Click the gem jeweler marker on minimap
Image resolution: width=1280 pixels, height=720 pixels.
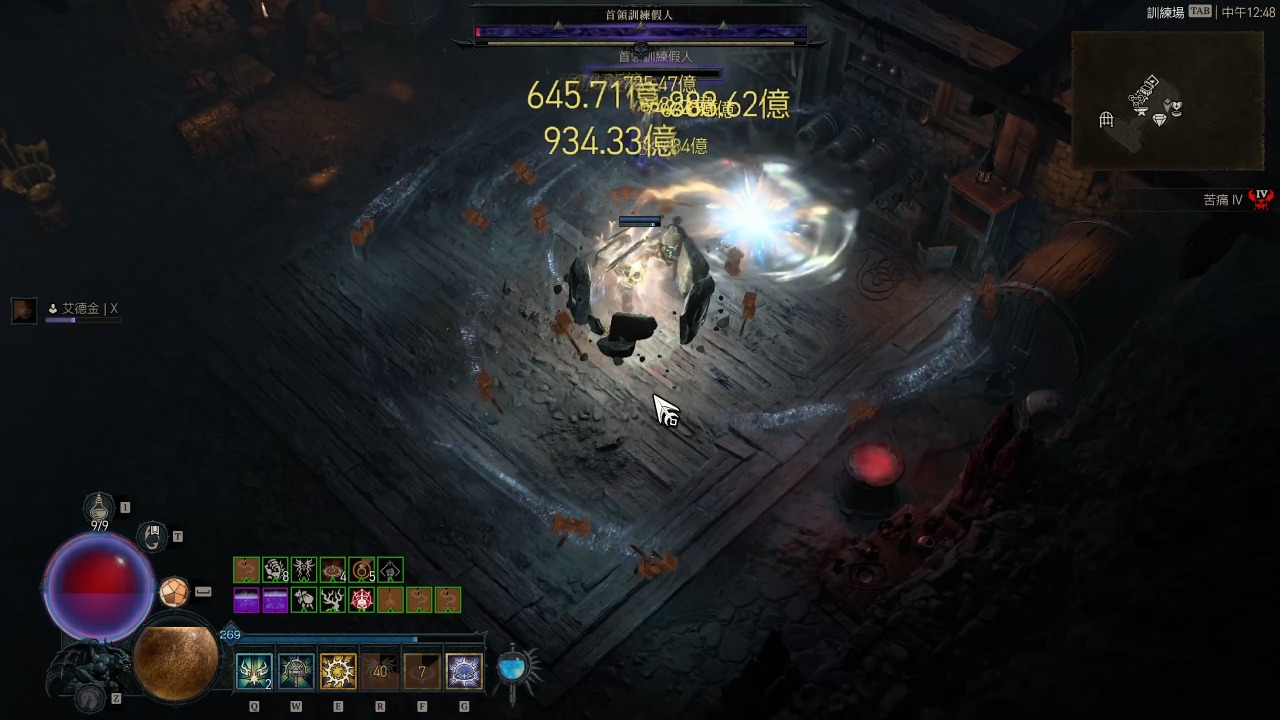coord(1160,120)
